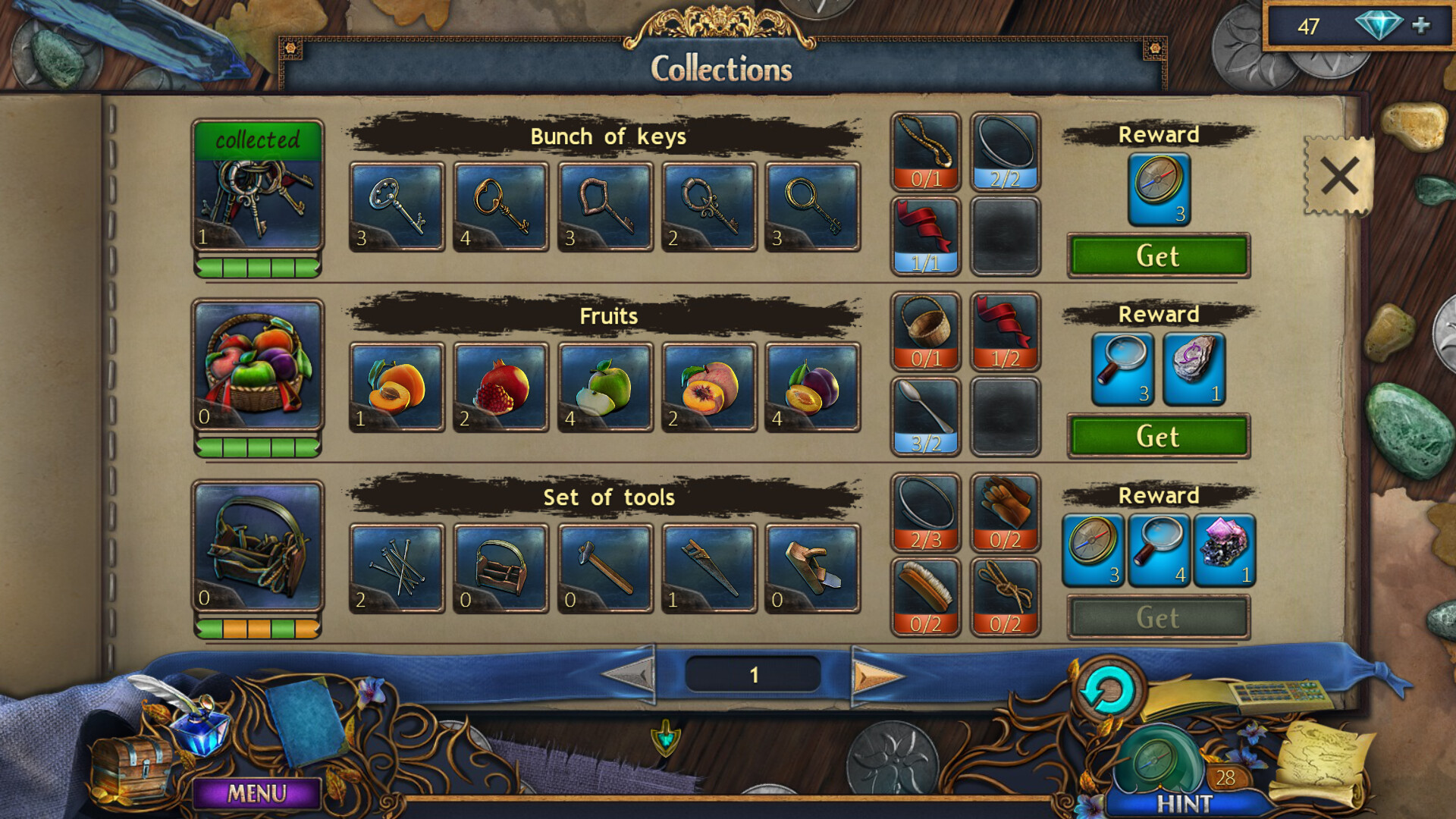Go back using the left page arrow
Image resolution: width=1456 pixels, height=819 pixels.
(x=629, y=675)
